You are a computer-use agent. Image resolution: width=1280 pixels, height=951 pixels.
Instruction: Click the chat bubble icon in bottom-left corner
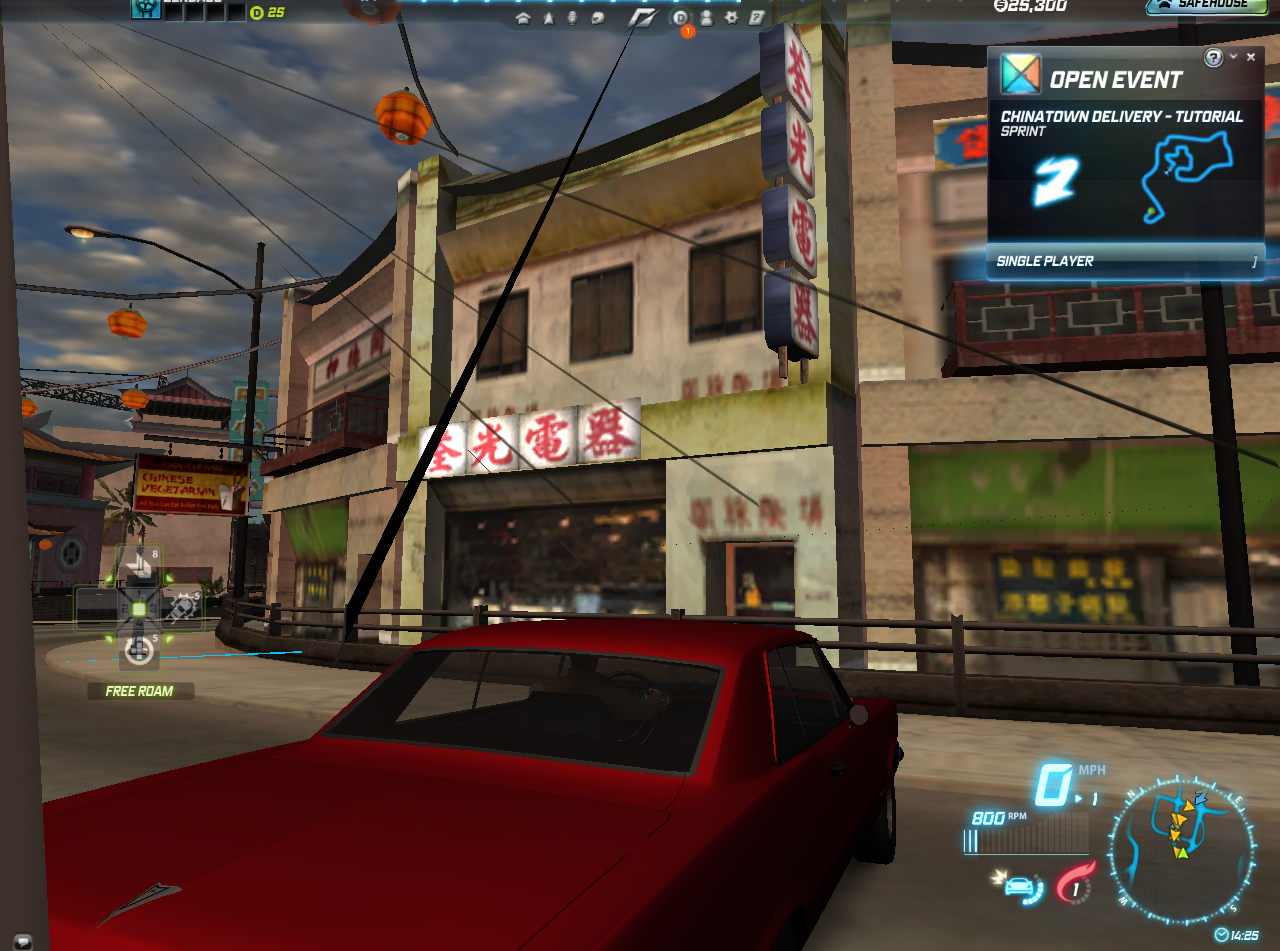(x=21, y=941)
